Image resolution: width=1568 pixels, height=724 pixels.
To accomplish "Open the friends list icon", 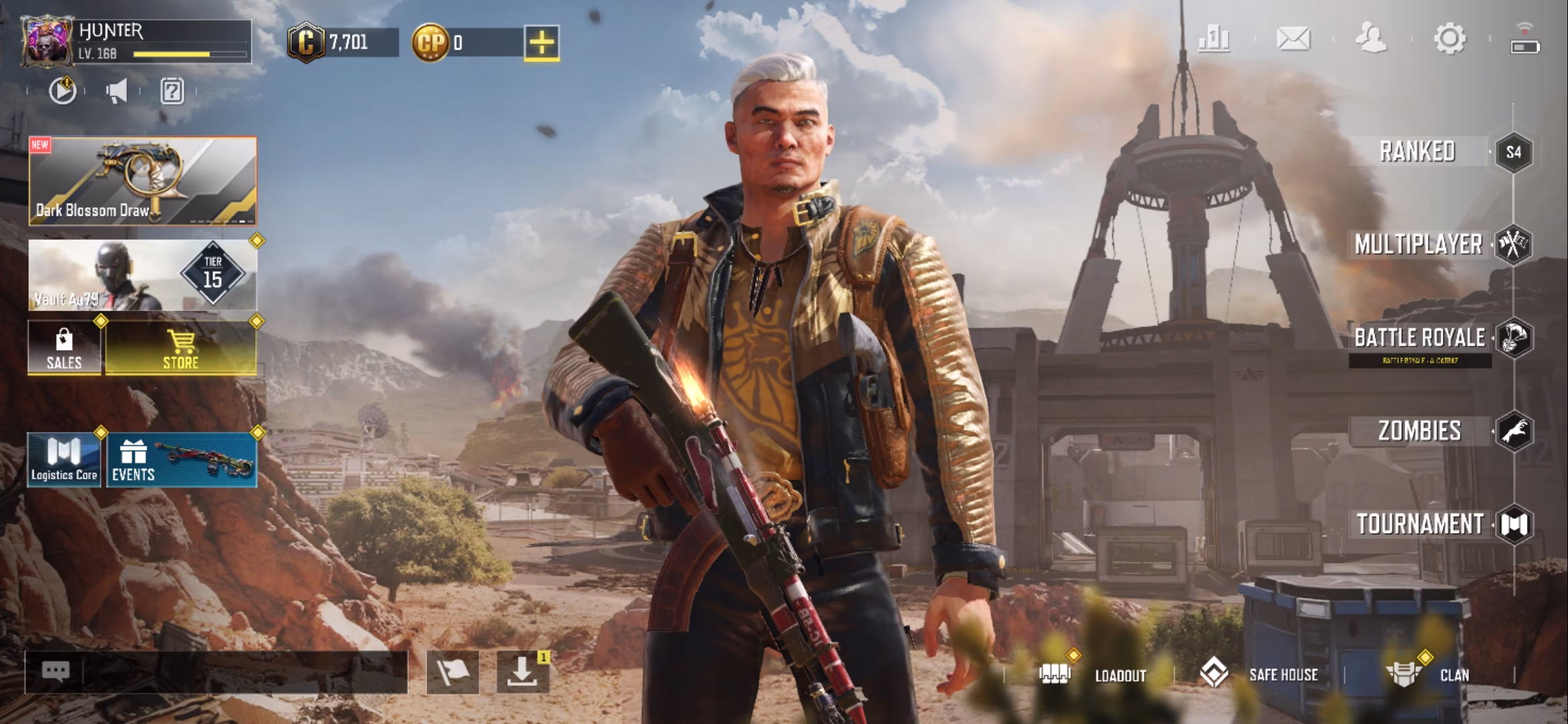I will [1371, 39].
